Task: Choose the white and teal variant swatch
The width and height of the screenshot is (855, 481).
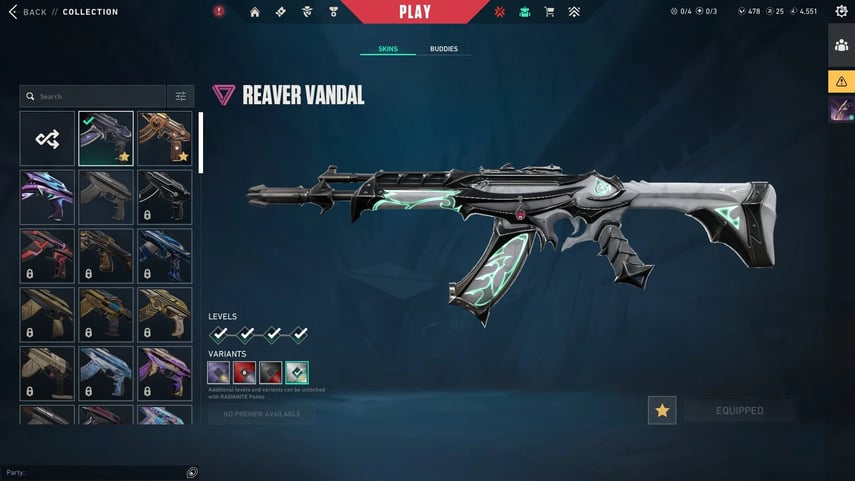Action: tap(296, 373)
